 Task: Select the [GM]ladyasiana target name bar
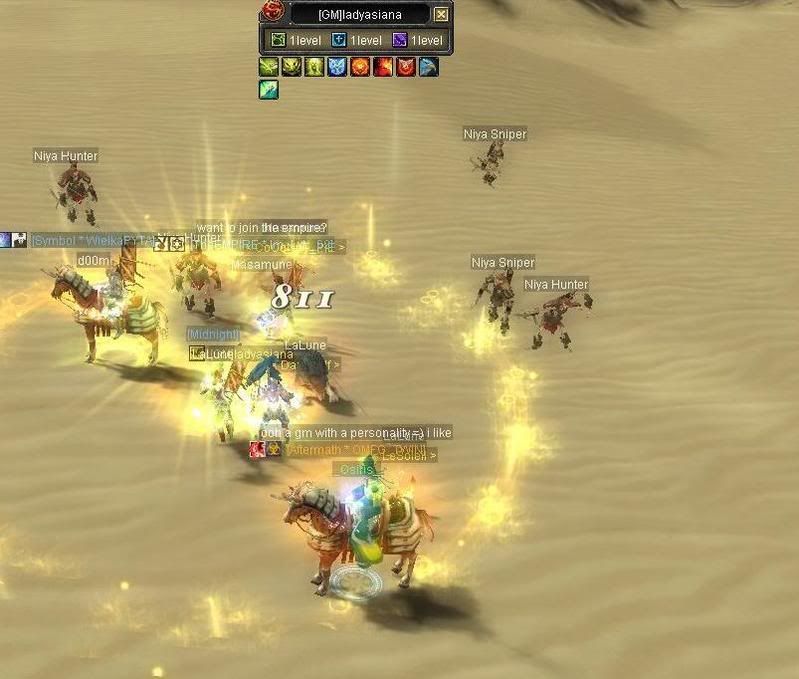click(359, 14)
